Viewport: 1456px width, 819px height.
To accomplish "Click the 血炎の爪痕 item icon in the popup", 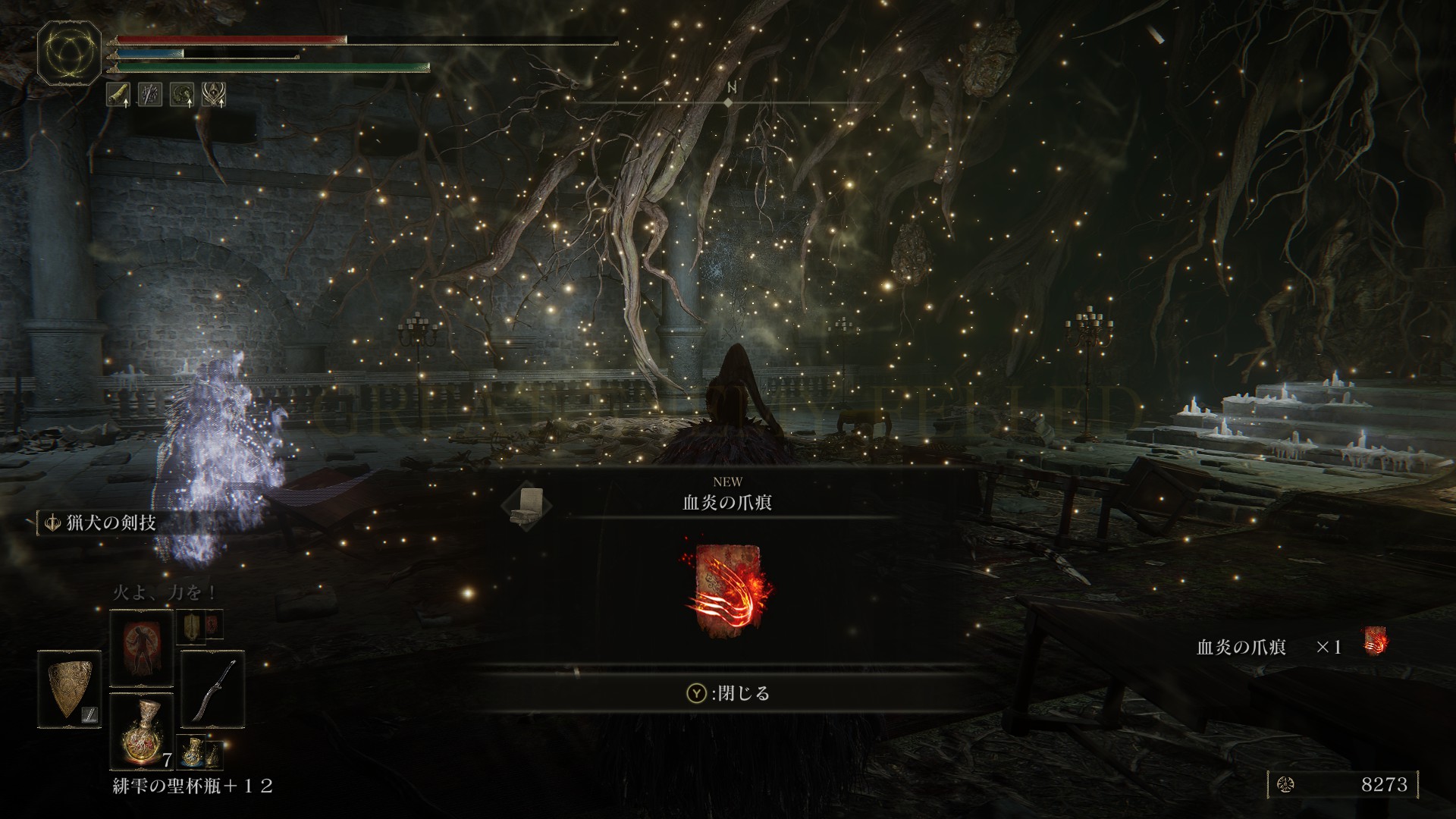I will coord(727,589).
